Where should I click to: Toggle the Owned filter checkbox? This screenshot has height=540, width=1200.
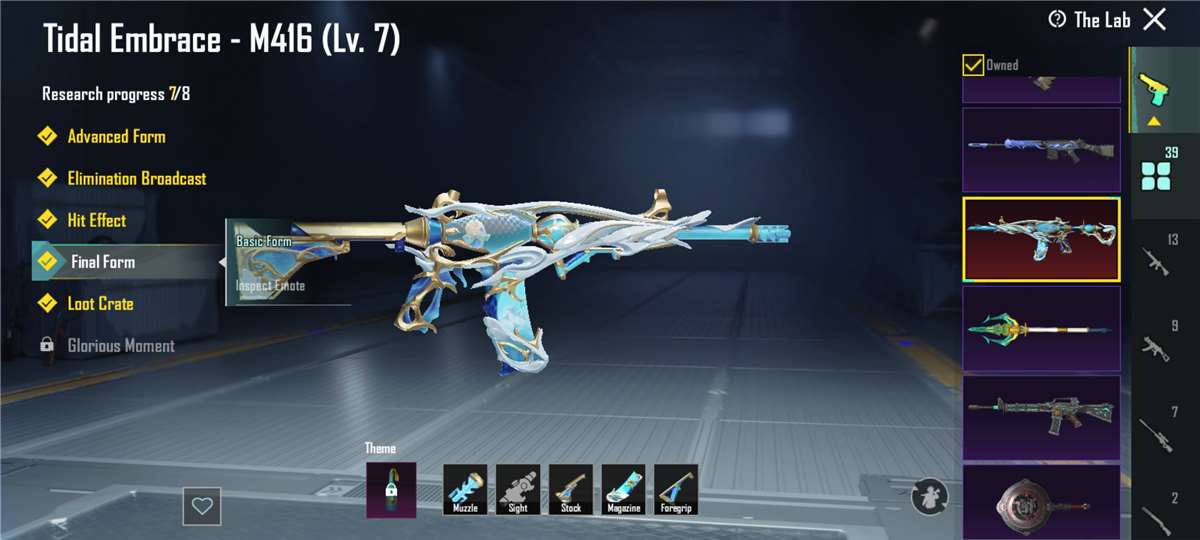(973, 65)
